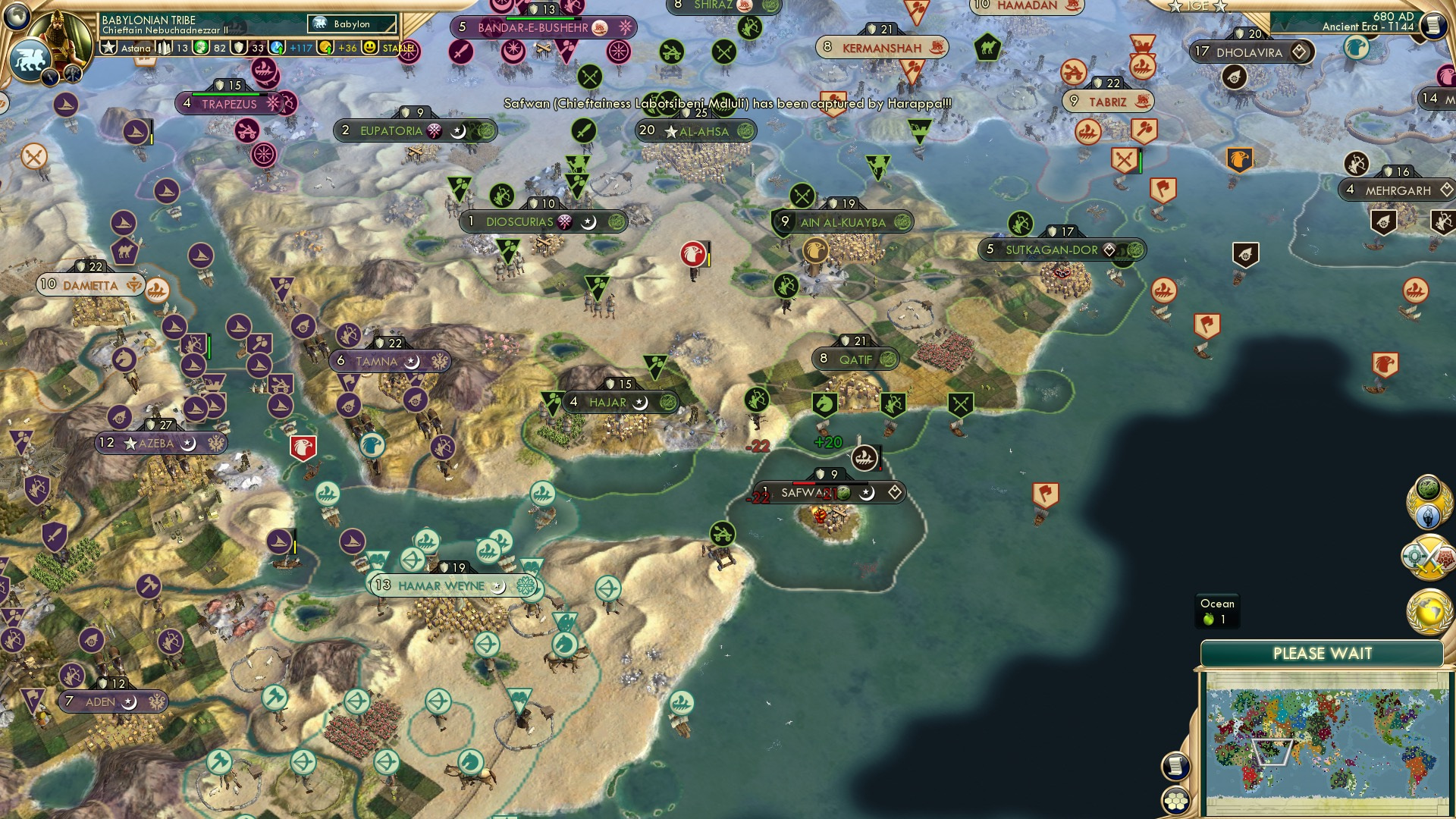
Task: Click the Safwan captured by Harappa notification message
Action: (726, 102)
